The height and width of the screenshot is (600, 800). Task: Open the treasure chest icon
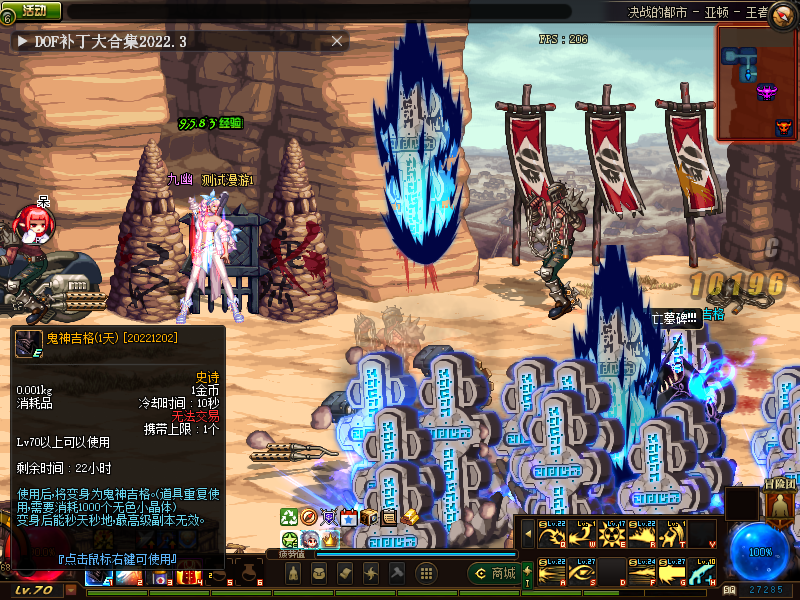tap(369, 517)
